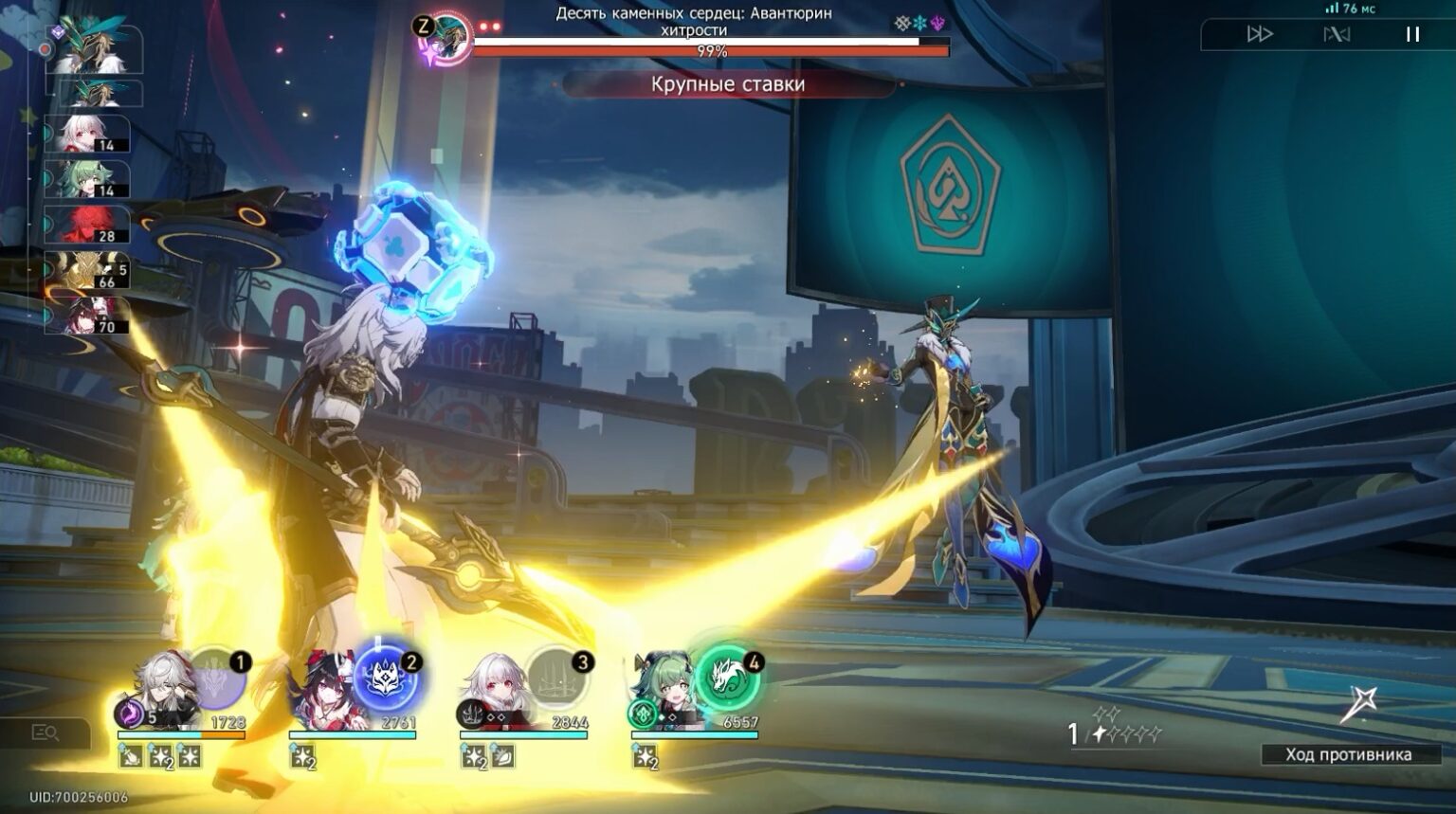Toggle double-speed battle mode
The width and height of the screenshot is (1456, 814).
[x=1259, y=34]
